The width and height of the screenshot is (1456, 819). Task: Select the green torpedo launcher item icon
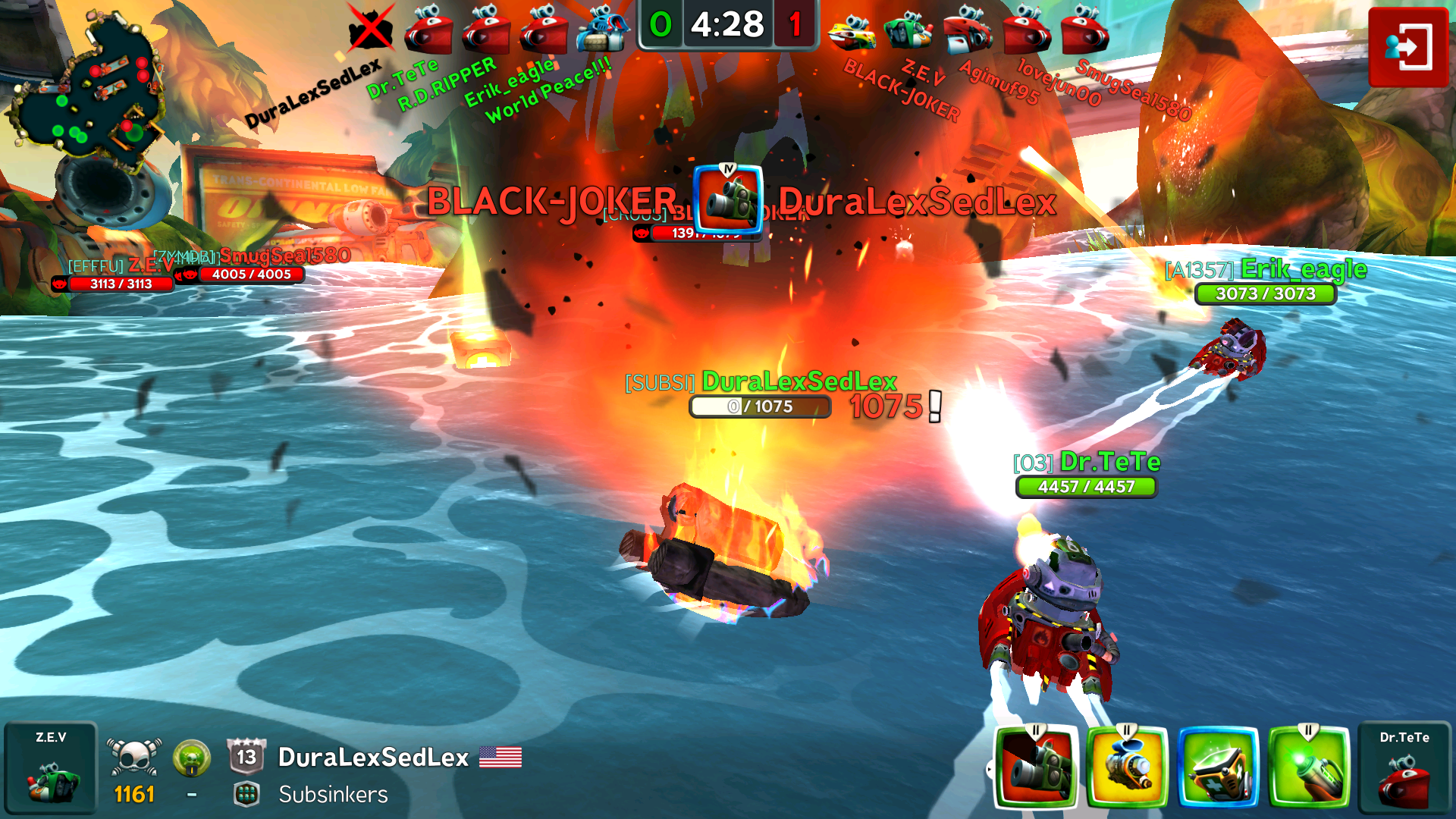[1310, 767]
